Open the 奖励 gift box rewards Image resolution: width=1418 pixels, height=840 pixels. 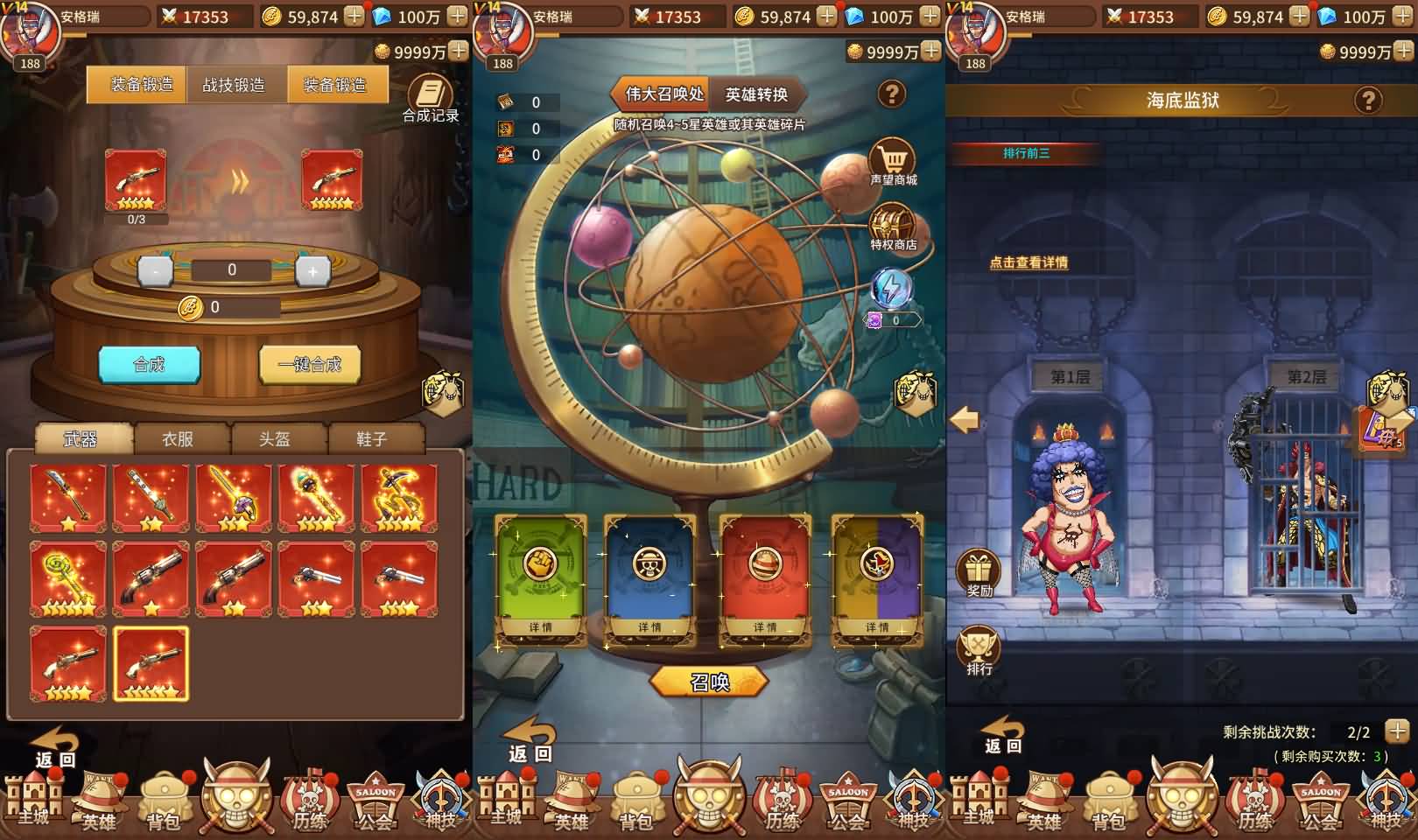click(x=979, y=573)
